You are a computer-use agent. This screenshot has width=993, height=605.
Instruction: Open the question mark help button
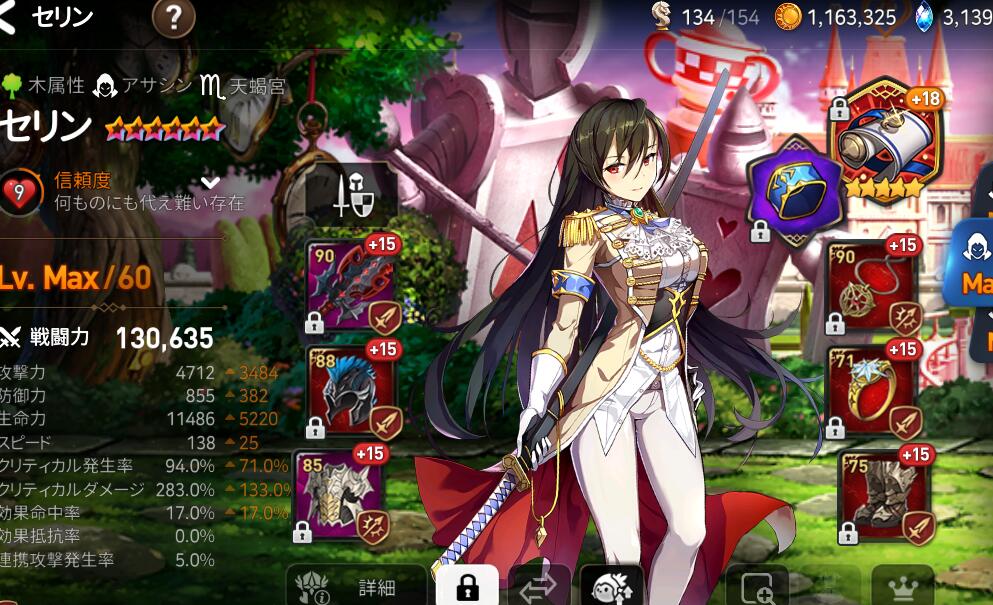click(173, 17)
